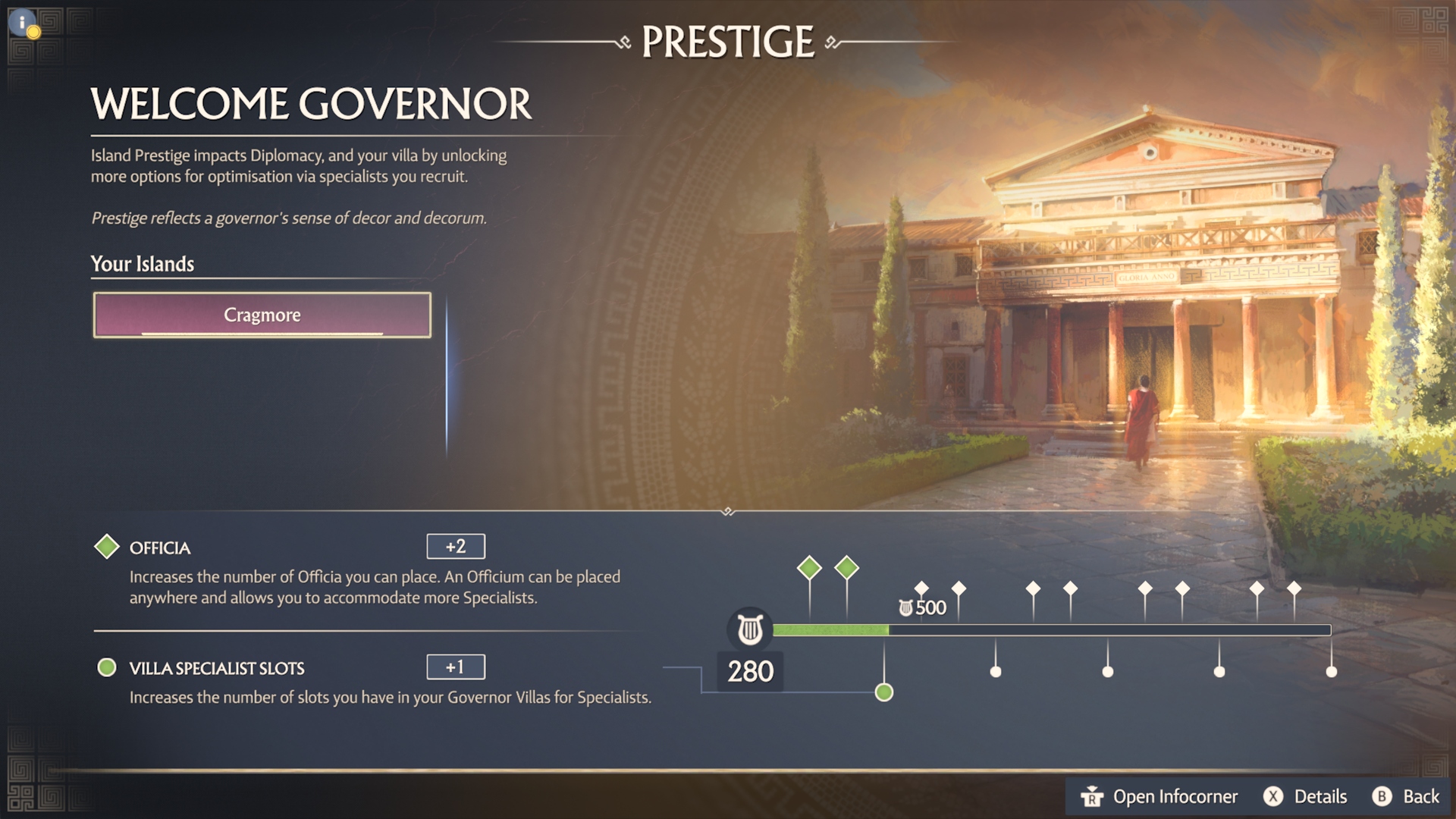Screen dimensions: 1456x819
Task: Click the final milestone marker at the track's end
Action: click(1332, 670)
